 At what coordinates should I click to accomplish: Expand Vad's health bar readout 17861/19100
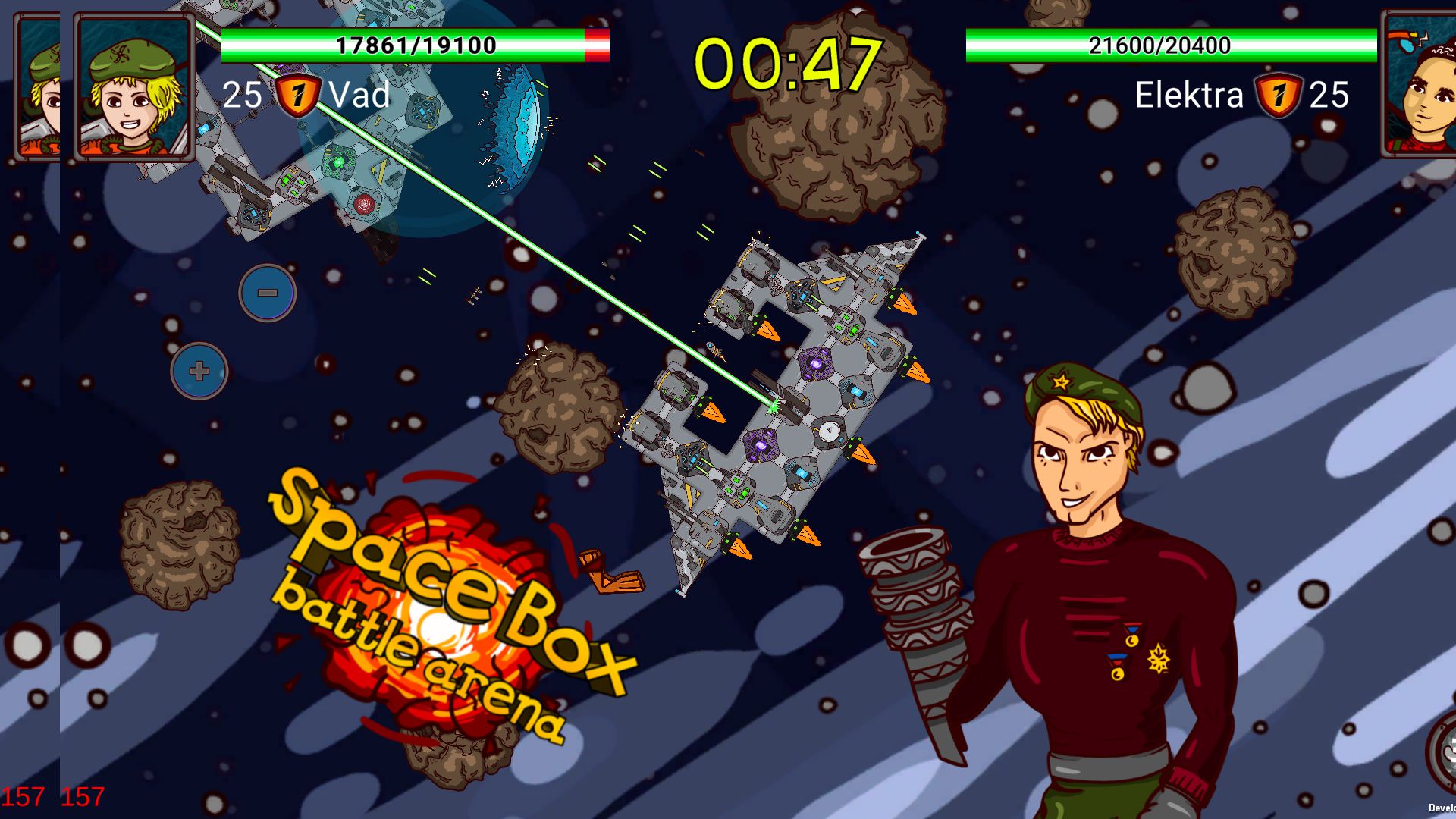click(416, 45)
